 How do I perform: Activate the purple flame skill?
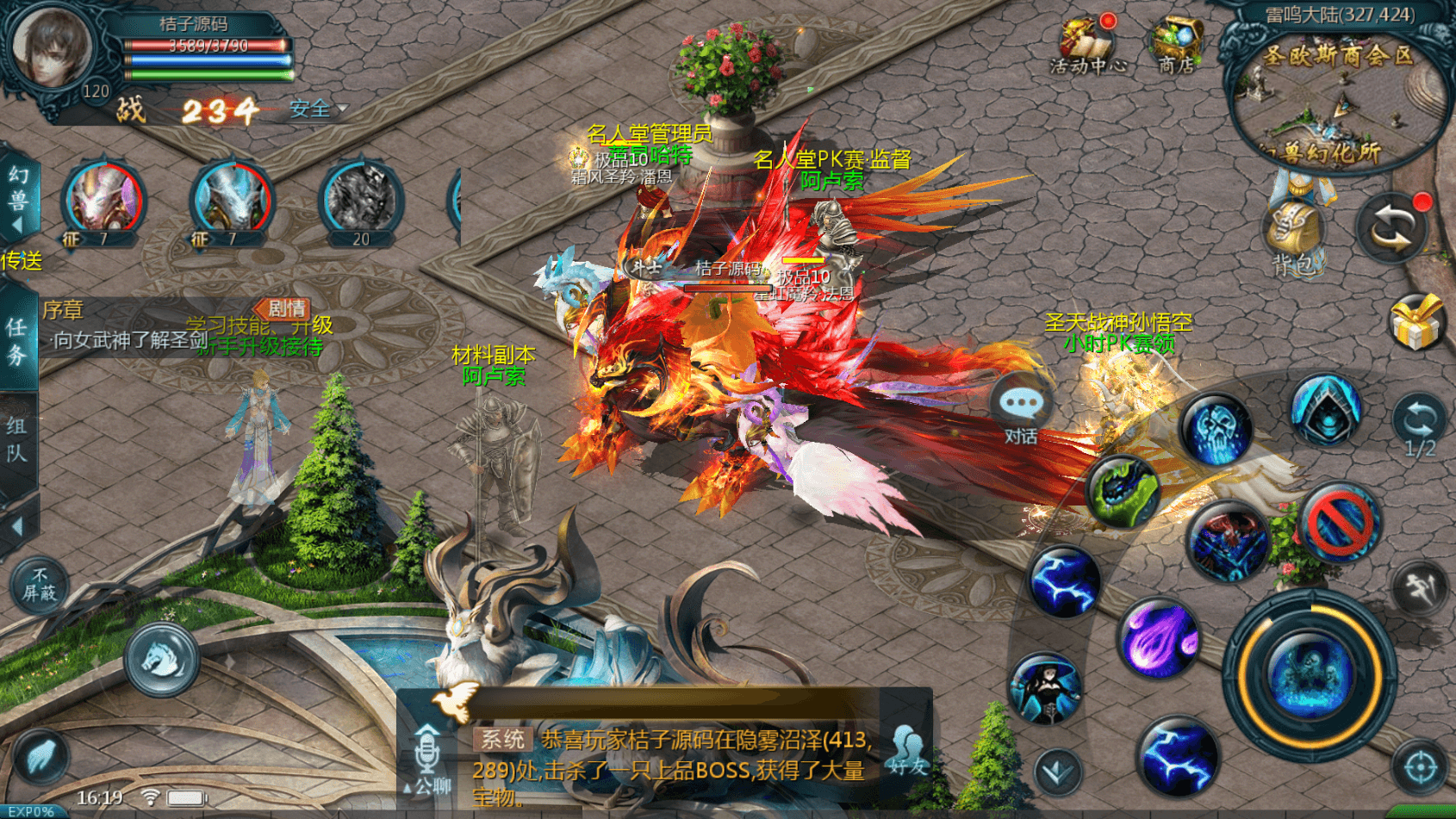[1160, 639]
